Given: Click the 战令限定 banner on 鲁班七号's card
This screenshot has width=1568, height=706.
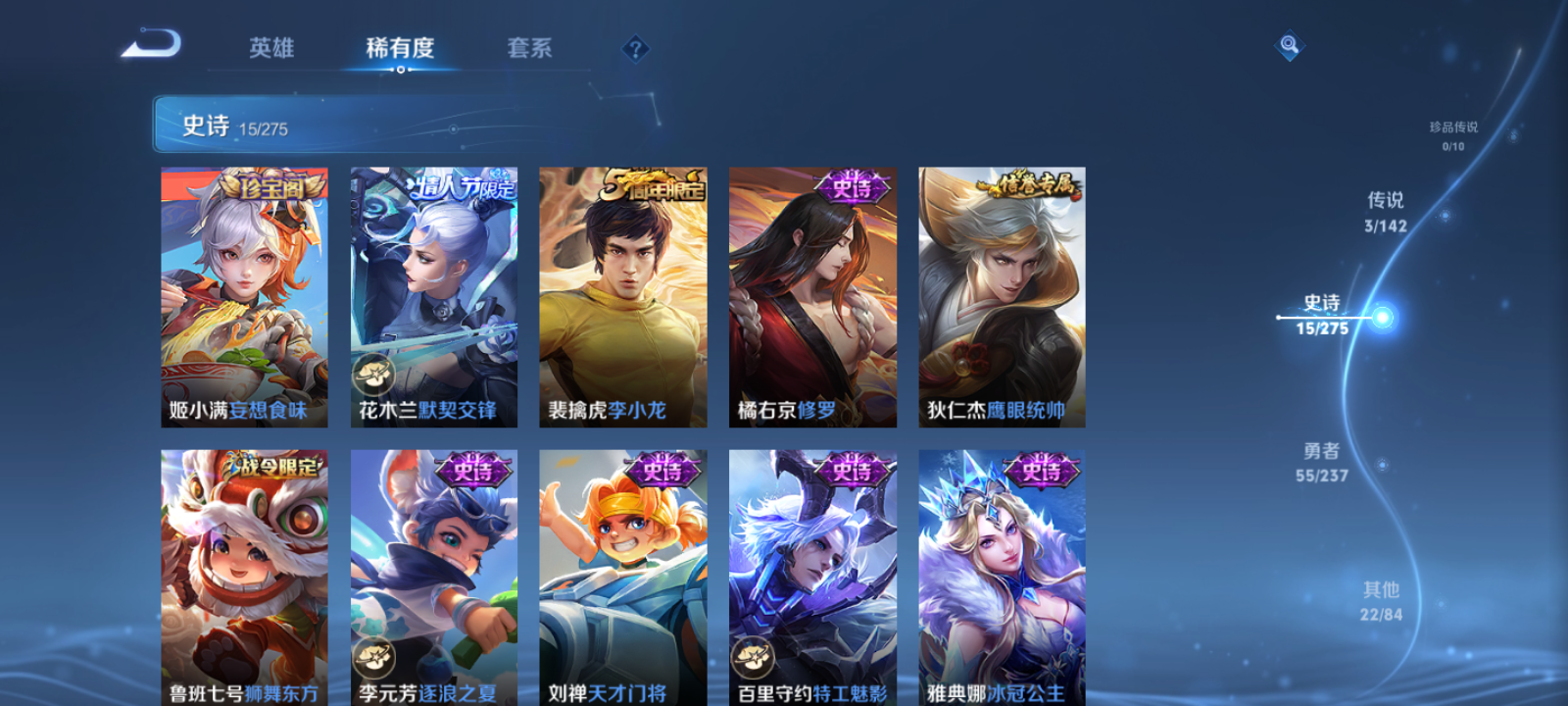Looking at the screenshot, I should tap(271, 463).
